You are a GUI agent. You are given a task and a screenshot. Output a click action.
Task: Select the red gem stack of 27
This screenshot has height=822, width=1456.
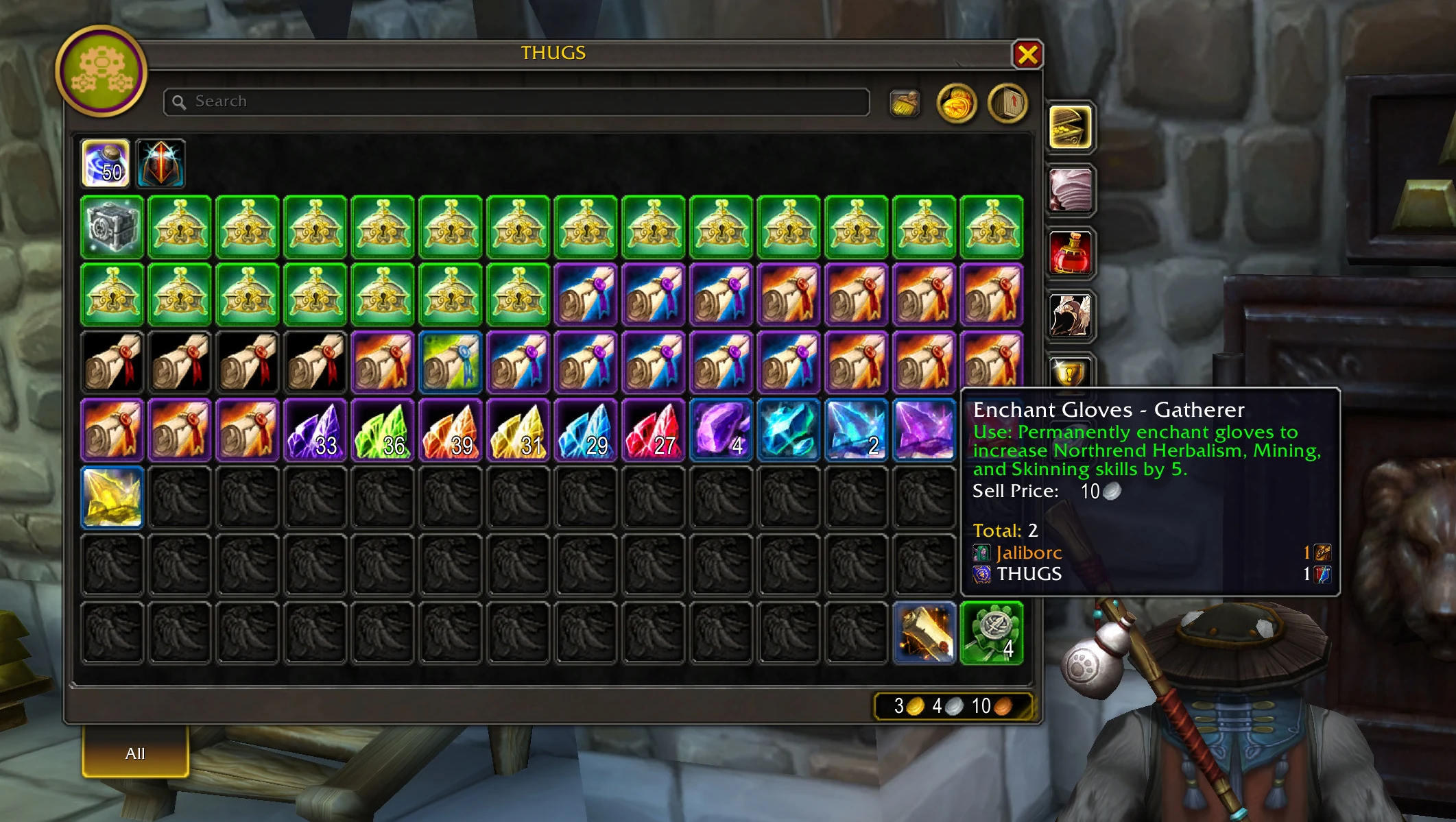pyautogui.click(x=653, y=428)
